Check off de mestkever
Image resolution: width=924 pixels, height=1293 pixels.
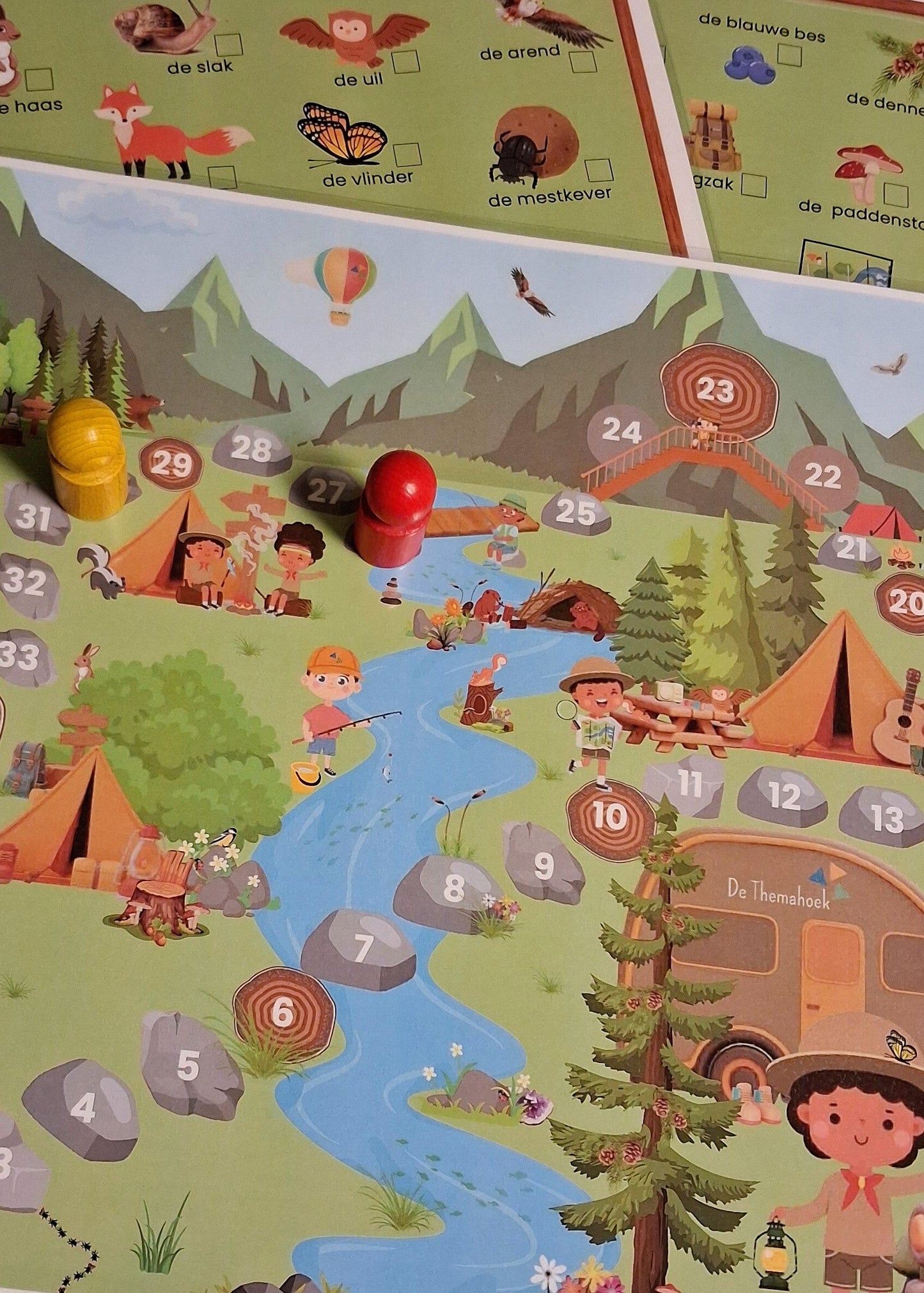pos(599,171)
